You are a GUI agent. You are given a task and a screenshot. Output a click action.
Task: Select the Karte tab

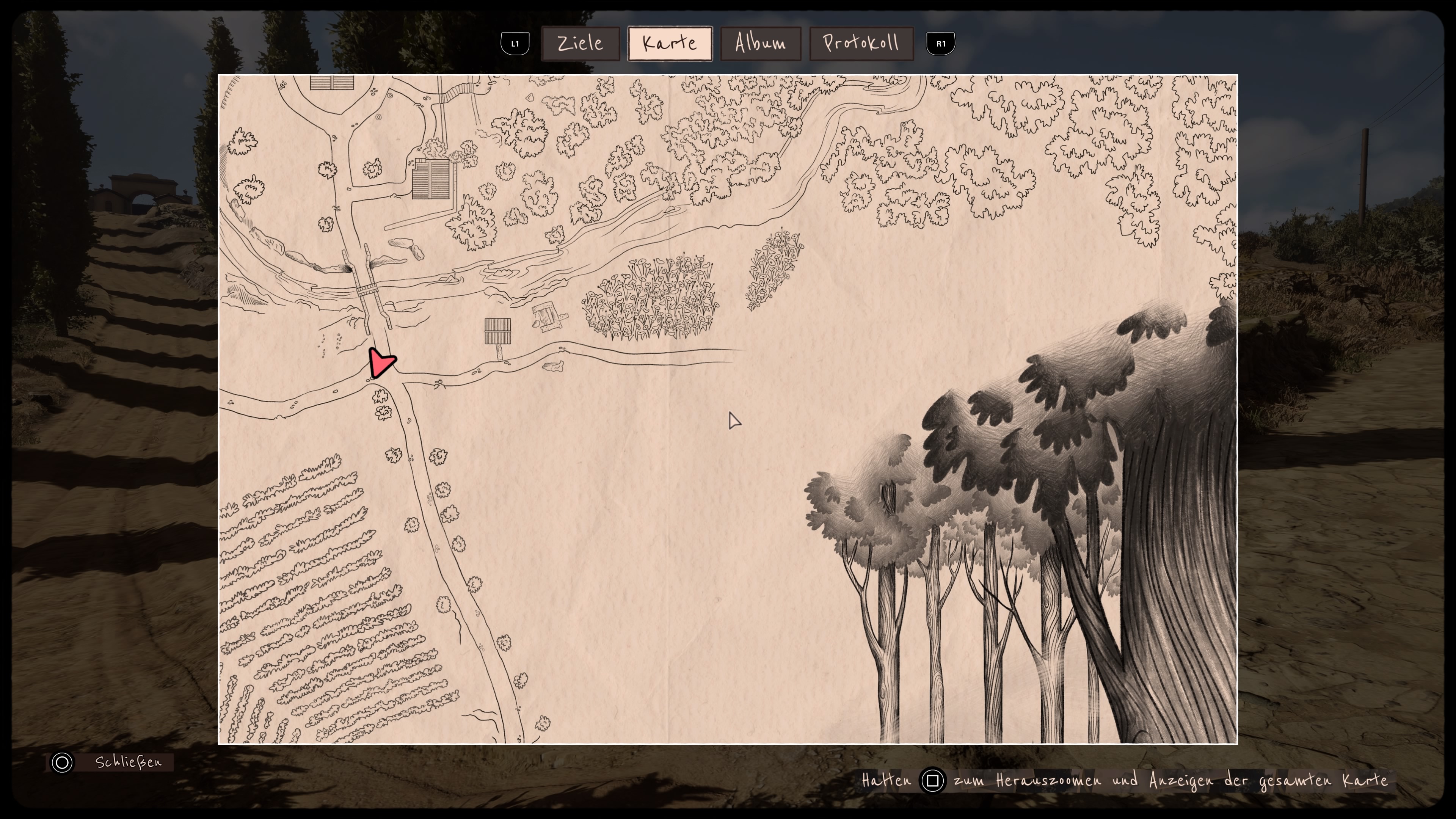(669, 44)
